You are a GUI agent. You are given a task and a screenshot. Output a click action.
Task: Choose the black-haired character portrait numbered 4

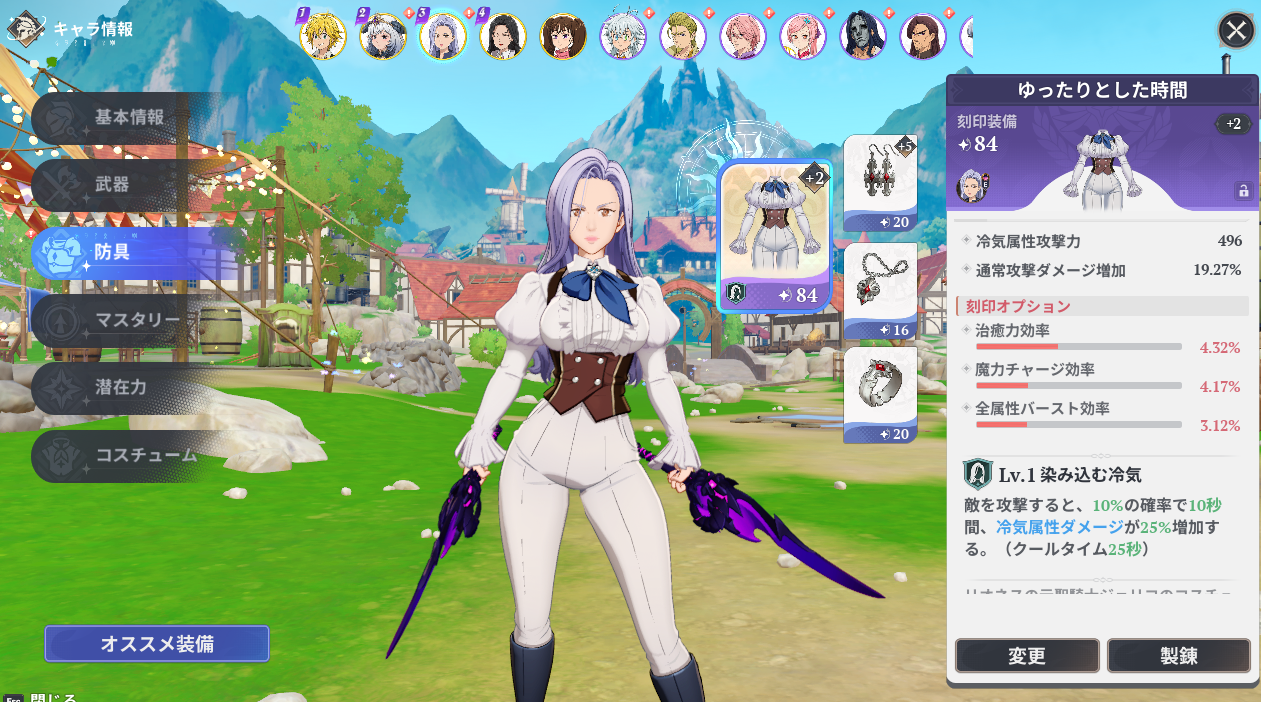pyautogui.click(x=502, y=36)
